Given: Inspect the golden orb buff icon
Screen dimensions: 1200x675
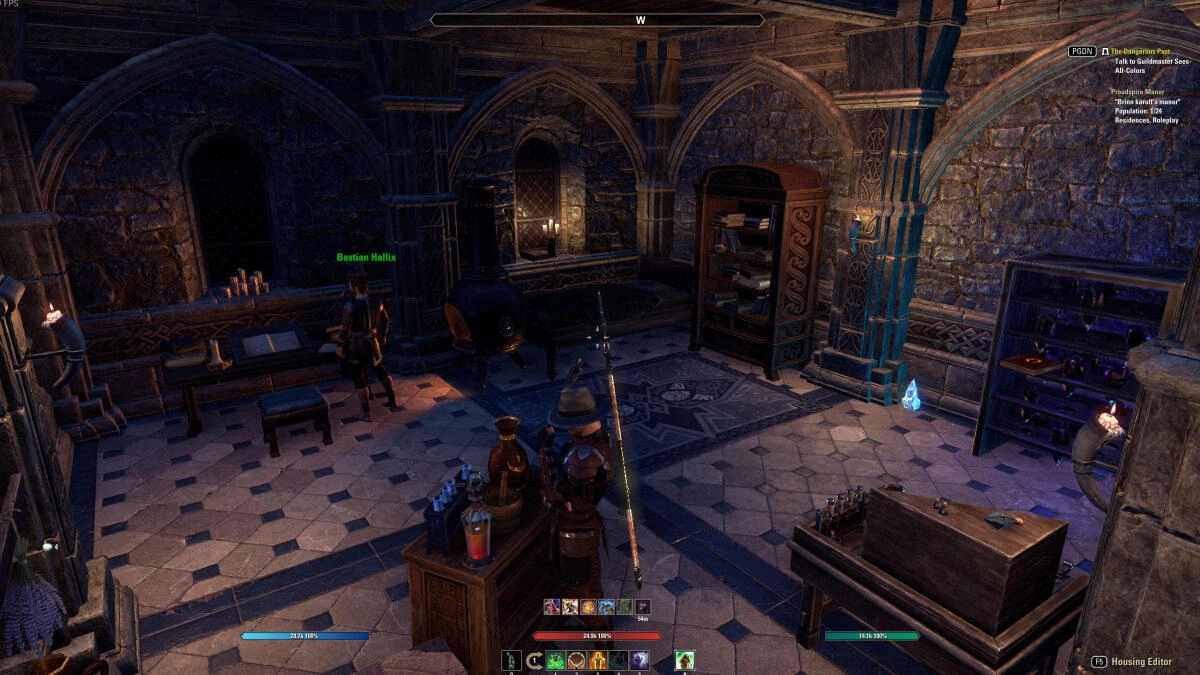Looking at the screenshot, I should click(x=588, y=606).
